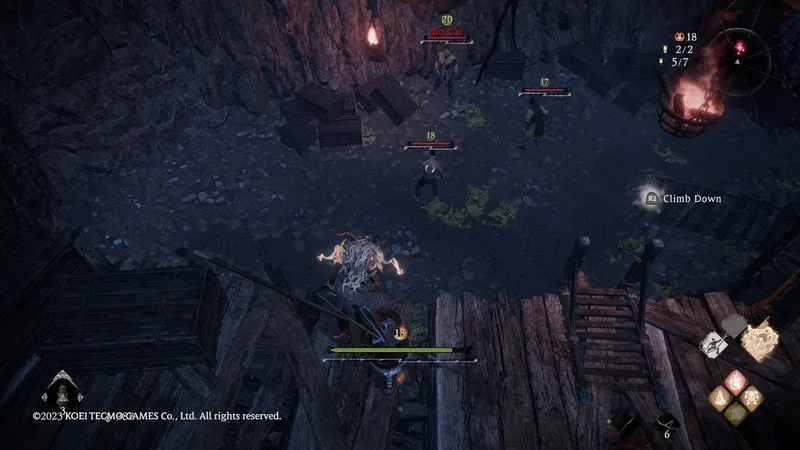Activate the orange wizardry spell on the right
This screenshot has height=450, width=800.
click(x=751, y=397)
